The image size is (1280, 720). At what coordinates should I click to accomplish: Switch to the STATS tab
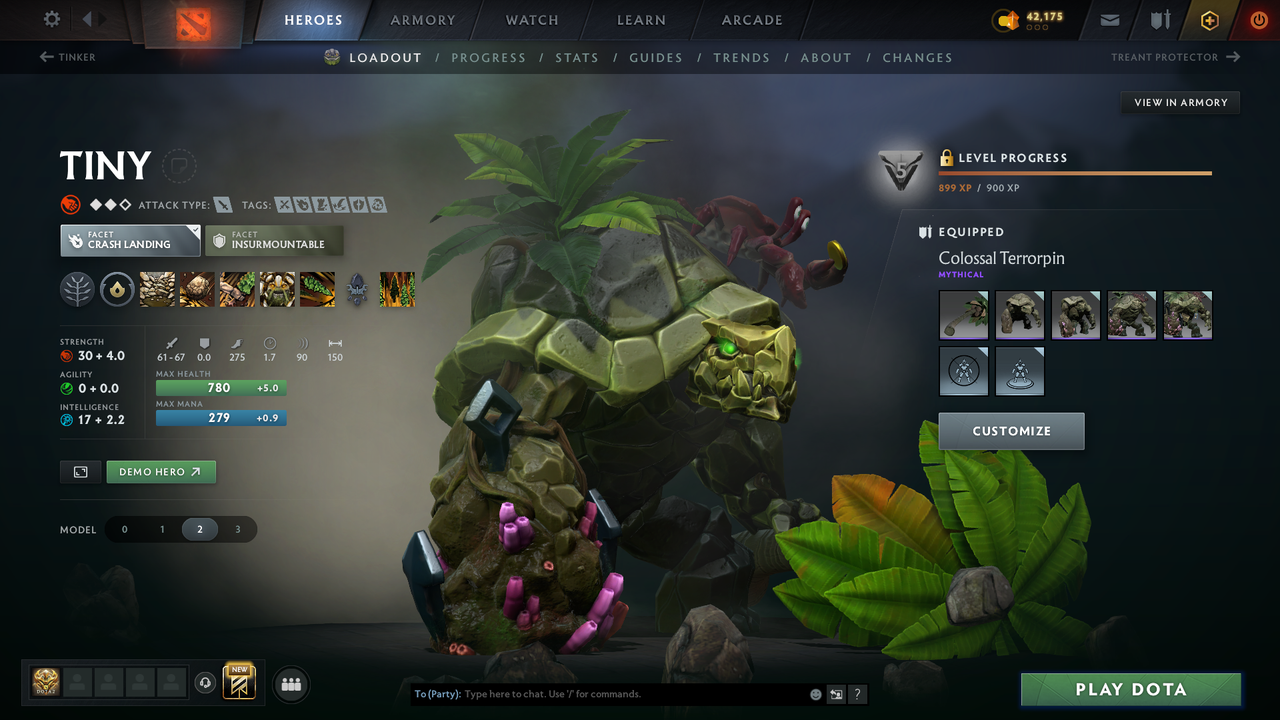point(577,57)
